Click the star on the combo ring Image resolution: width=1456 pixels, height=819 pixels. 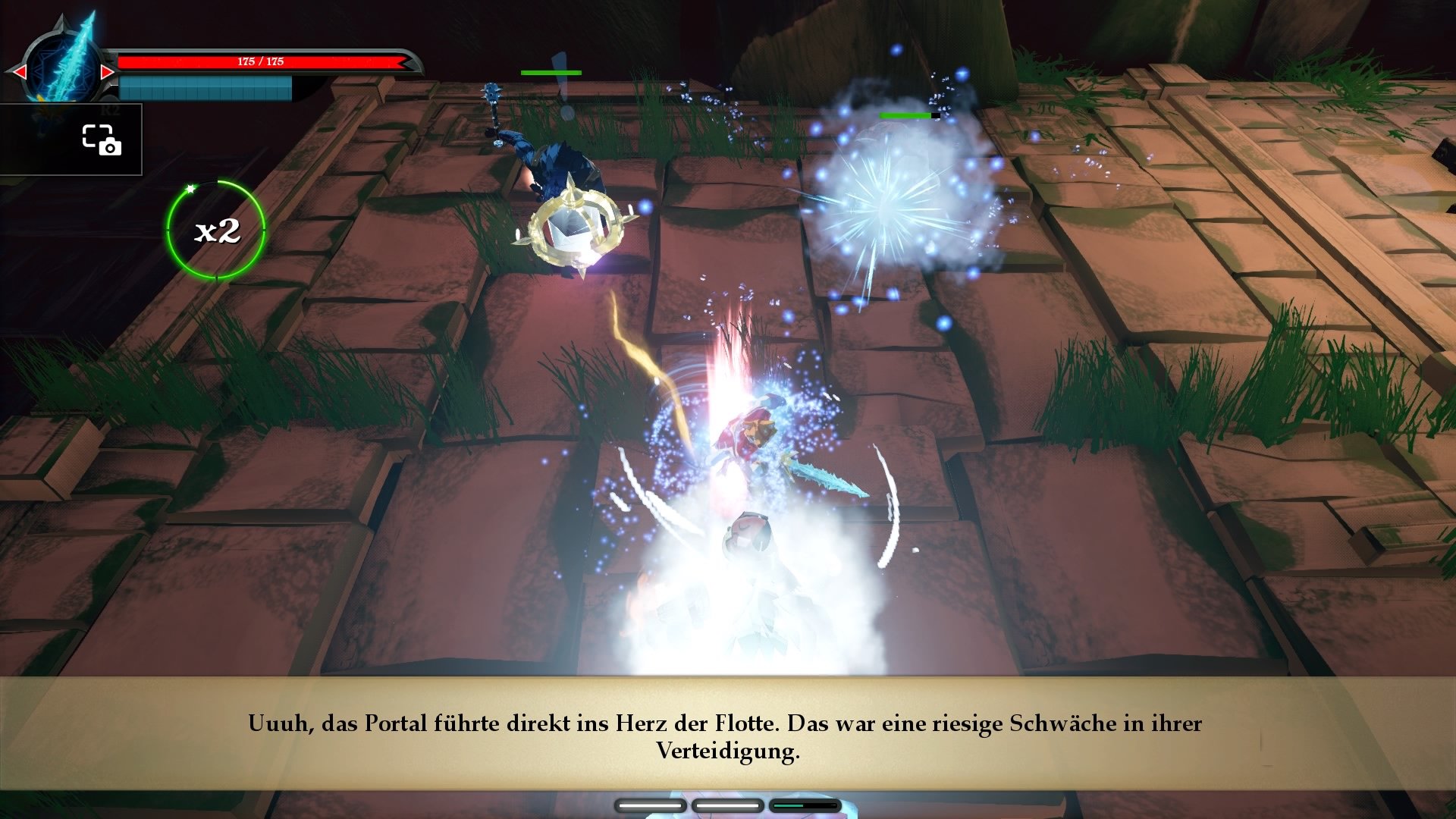[192, 190]
